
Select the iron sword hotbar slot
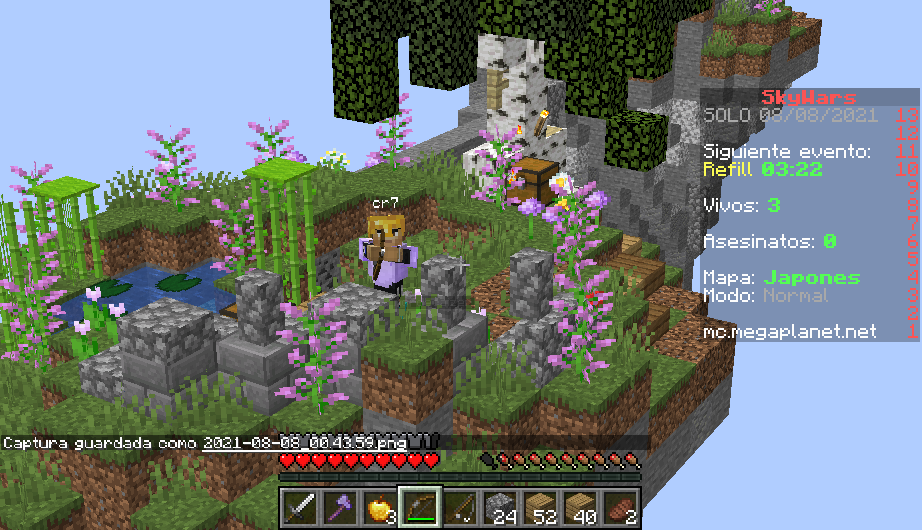click(298, 507)
